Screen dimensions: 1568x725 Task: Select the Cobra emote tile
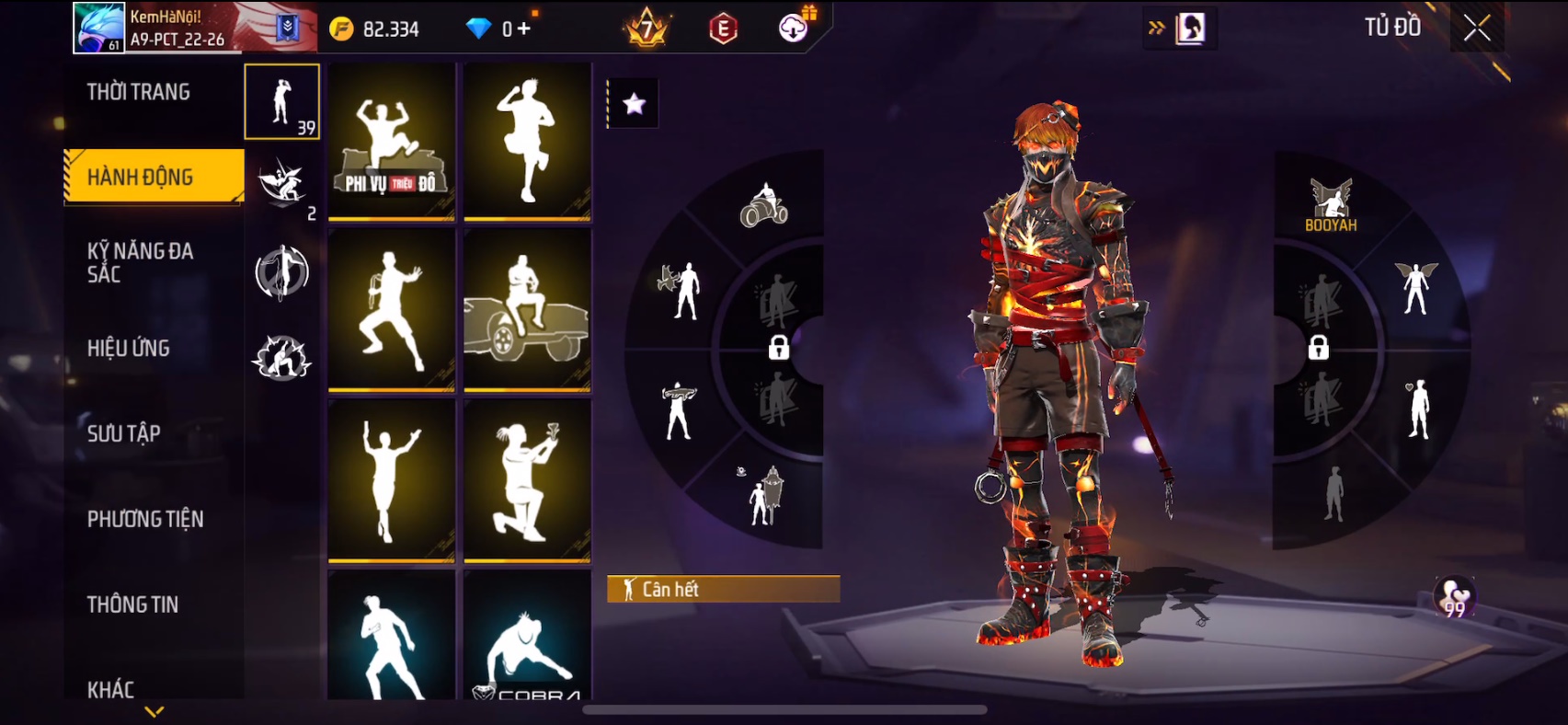click(527, 637)
